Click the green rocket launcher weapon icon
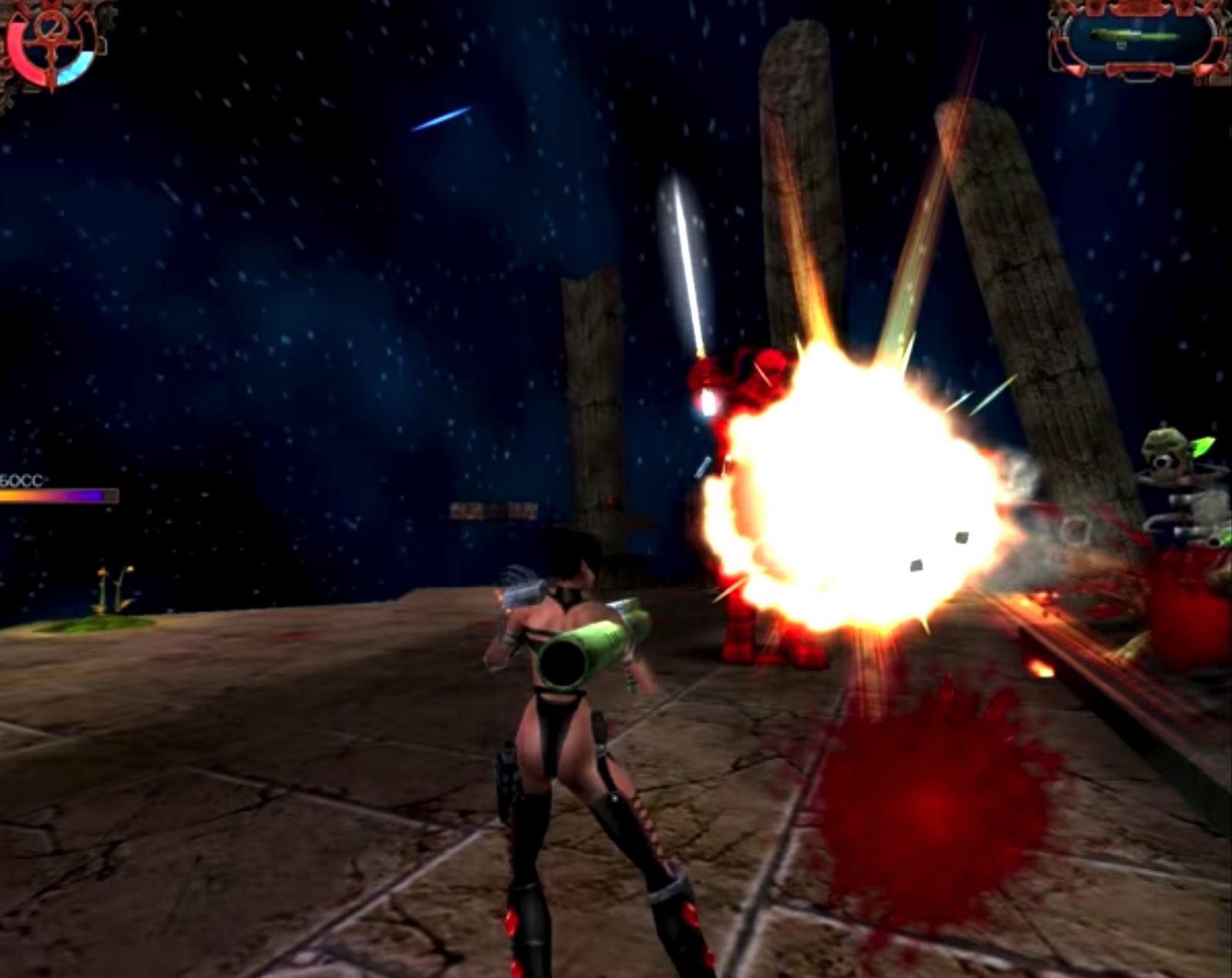The width and height of the screenshot is (1232, 978). 1133,36
